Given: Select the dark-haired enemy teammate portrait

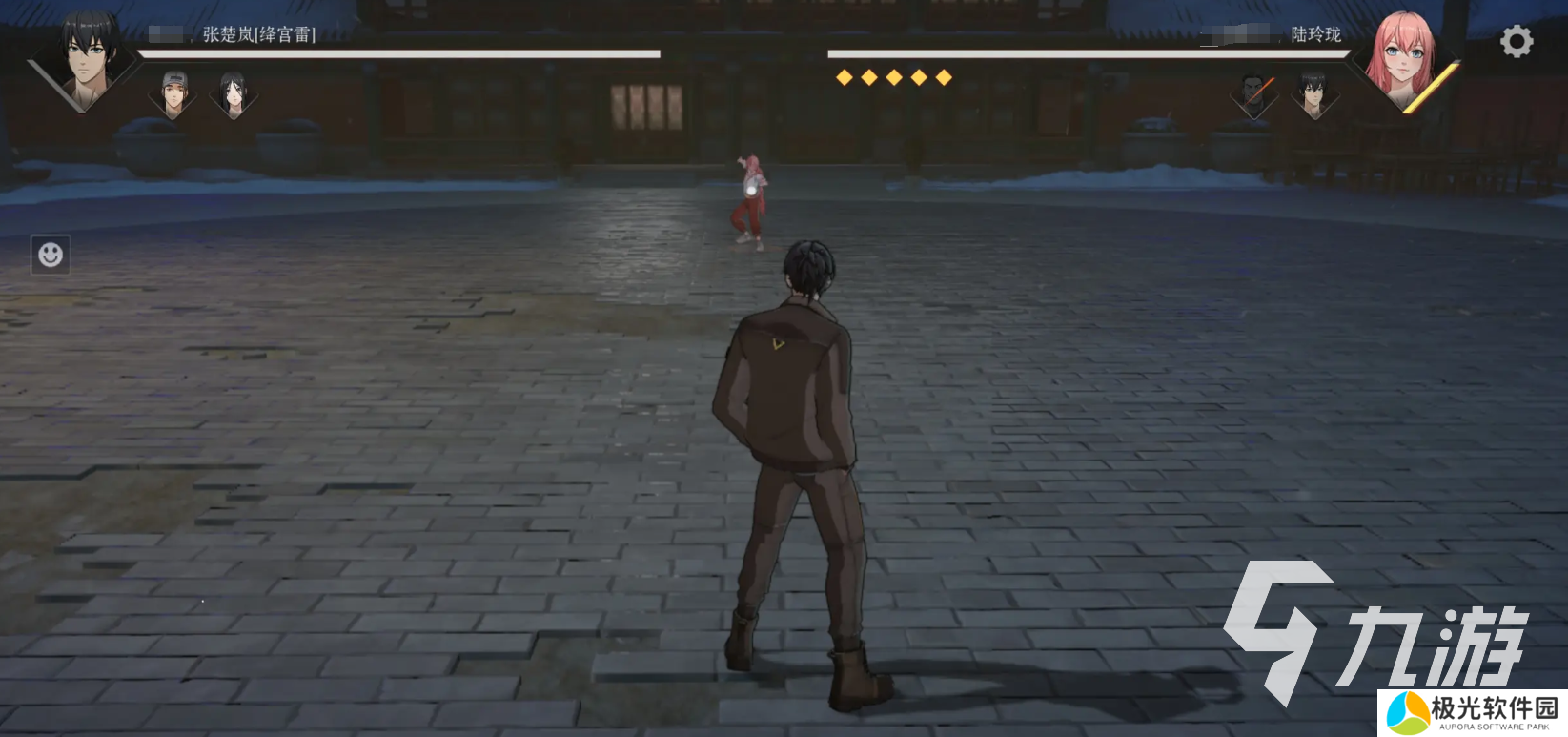Looking at the screenshot, I should pos(1314,93).
